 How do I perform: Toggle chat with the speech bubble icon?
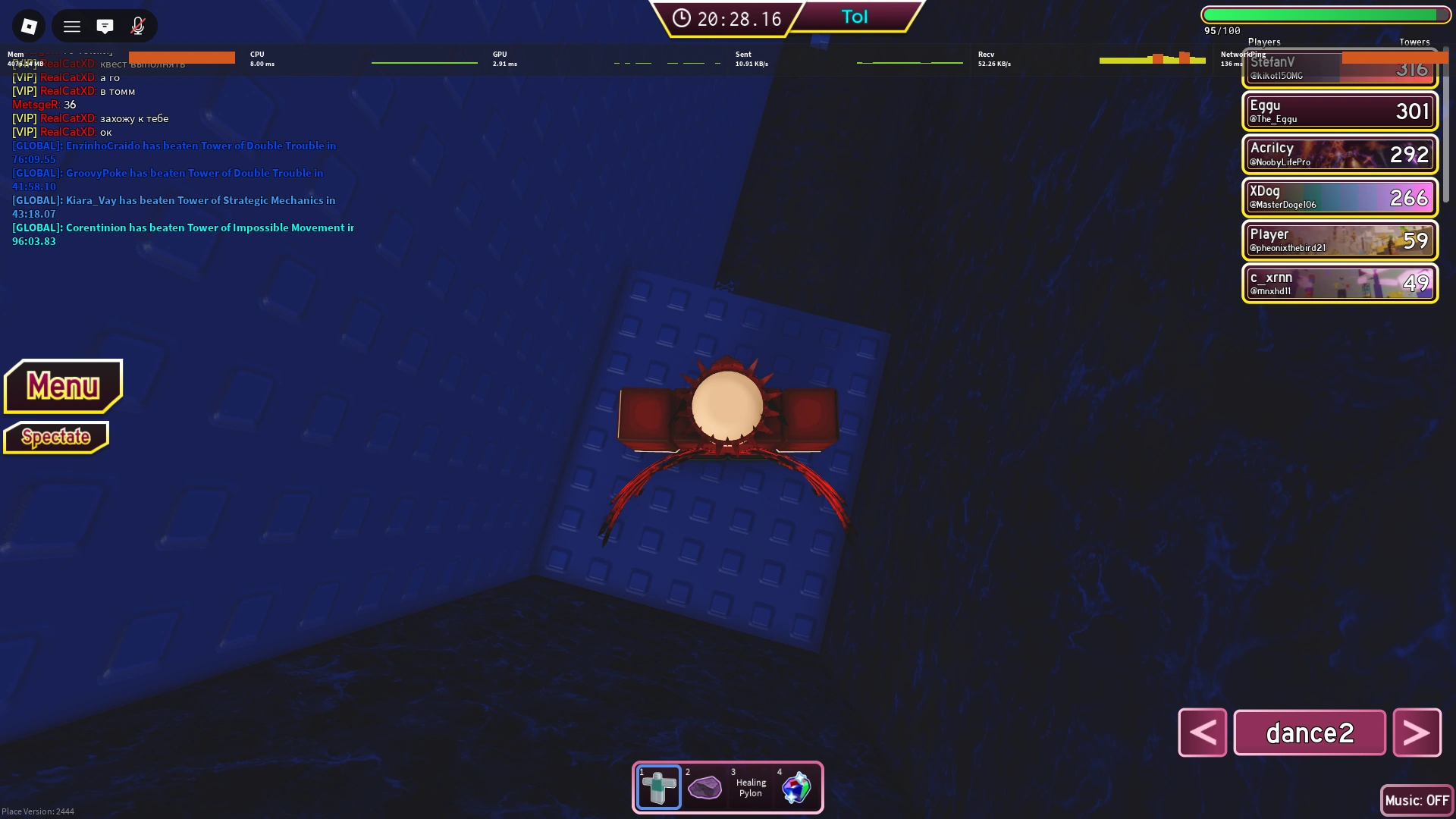pyautogui.click(x=105, y=26)
